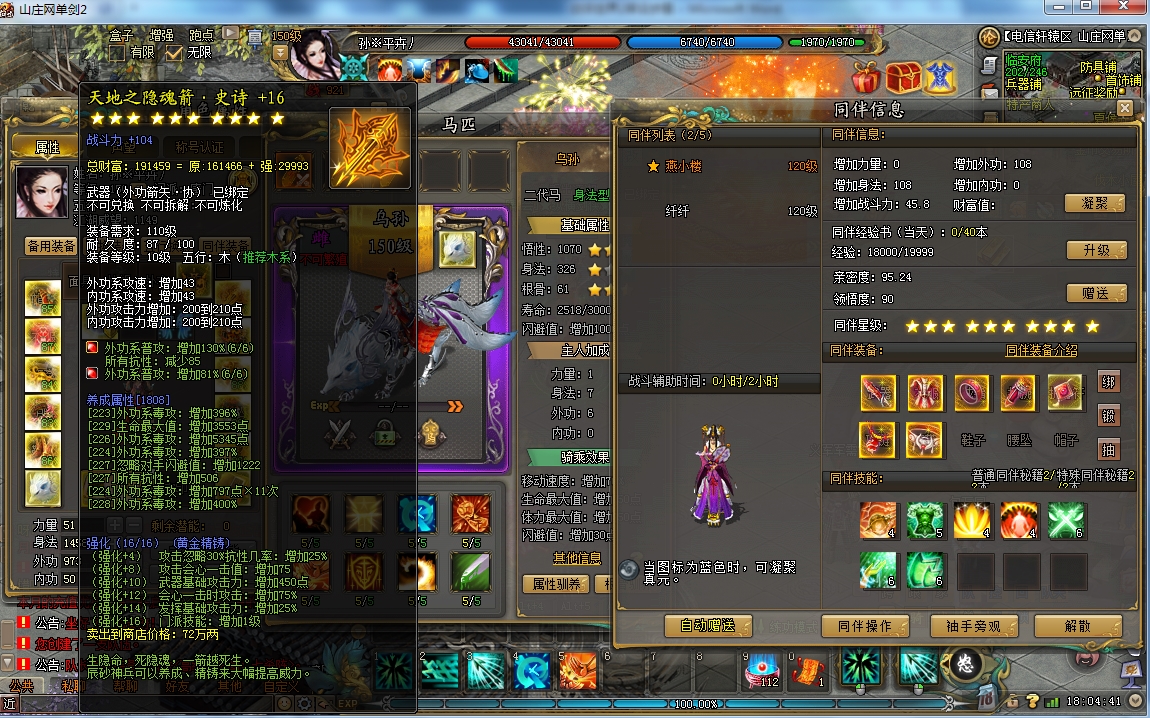Click the 绑 side button

[x=1108, y=382]
